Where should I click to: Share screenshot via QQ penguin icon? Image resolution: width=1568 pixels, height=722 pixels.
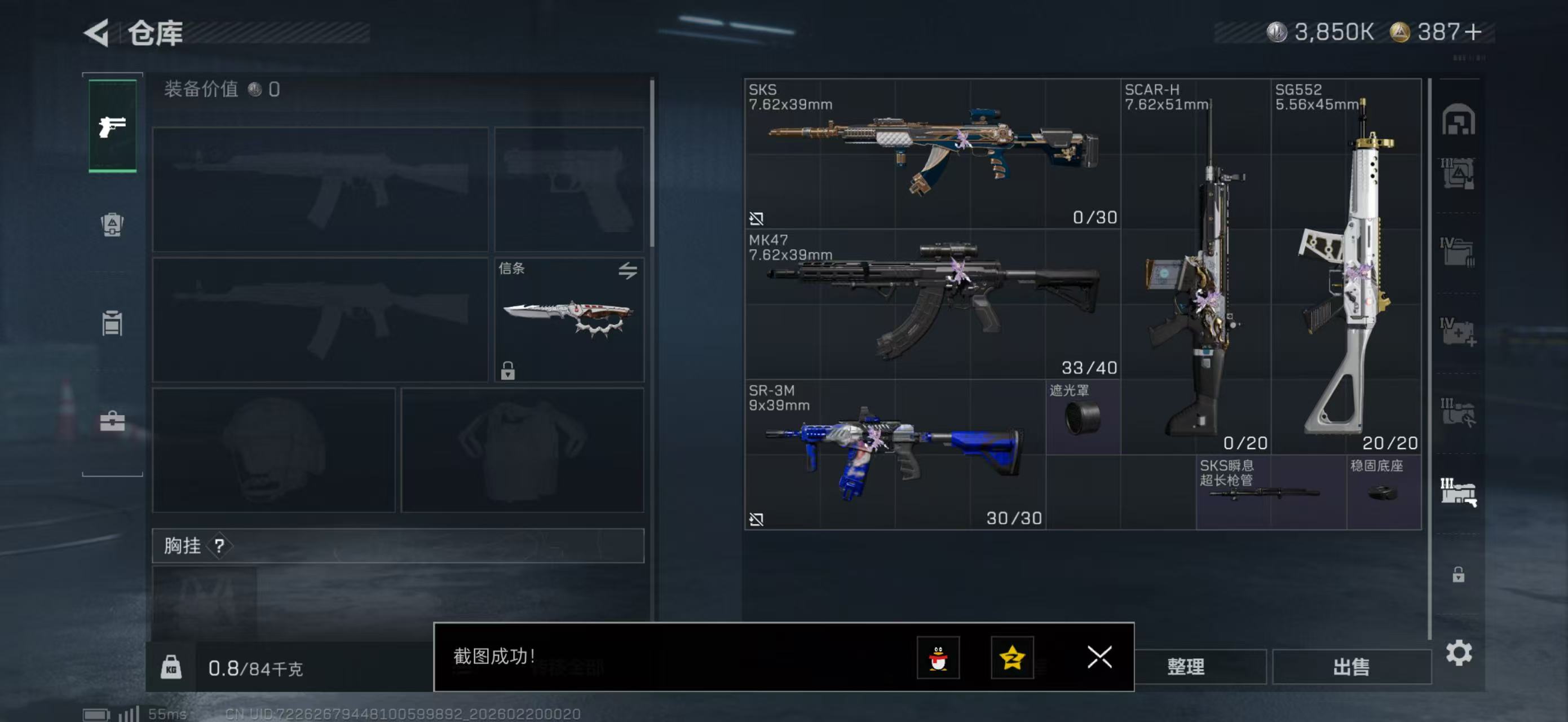pos(938,658)
